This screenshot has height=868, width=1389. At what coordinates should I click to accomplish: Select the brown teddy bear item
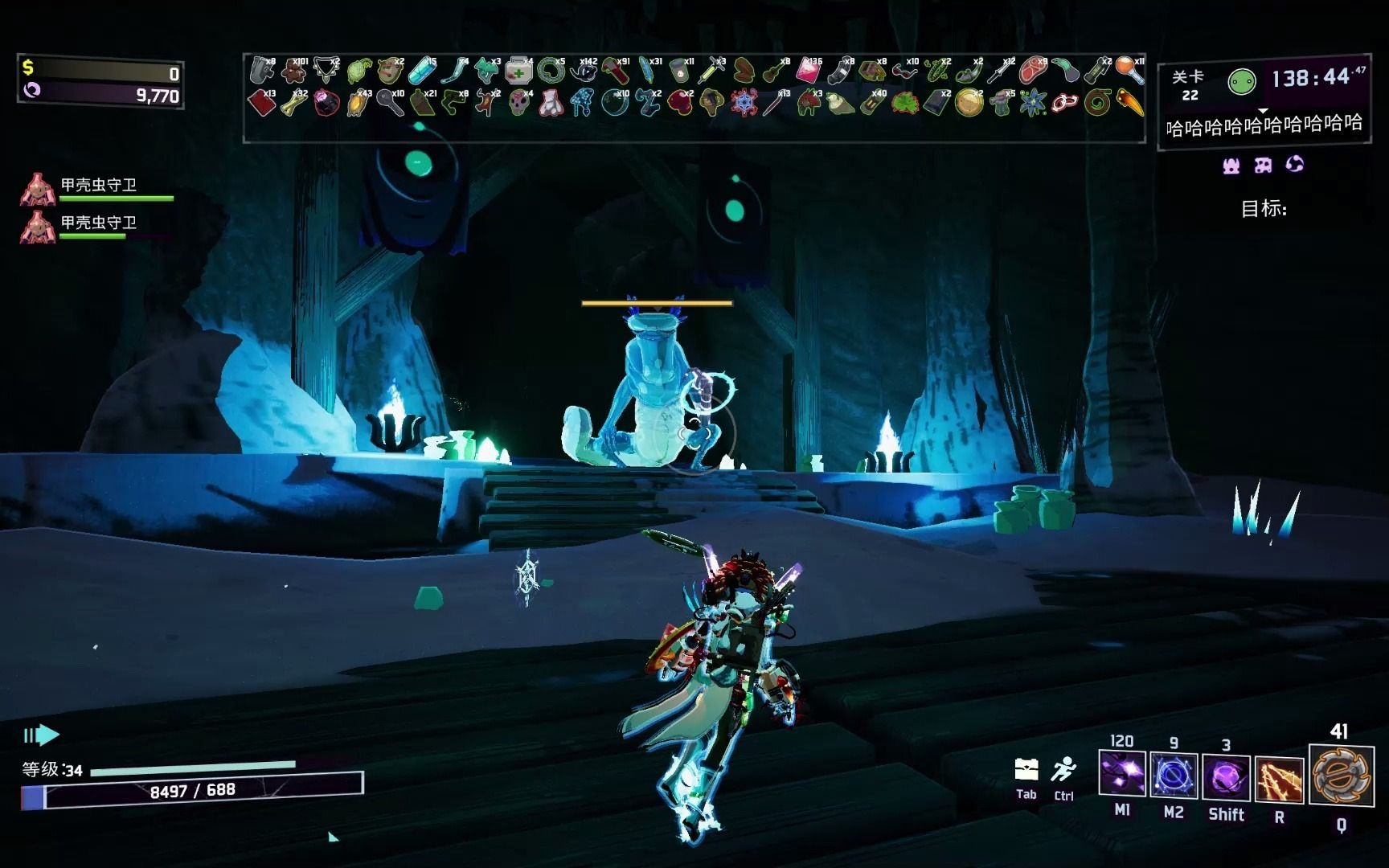click(x=293, y=72)
